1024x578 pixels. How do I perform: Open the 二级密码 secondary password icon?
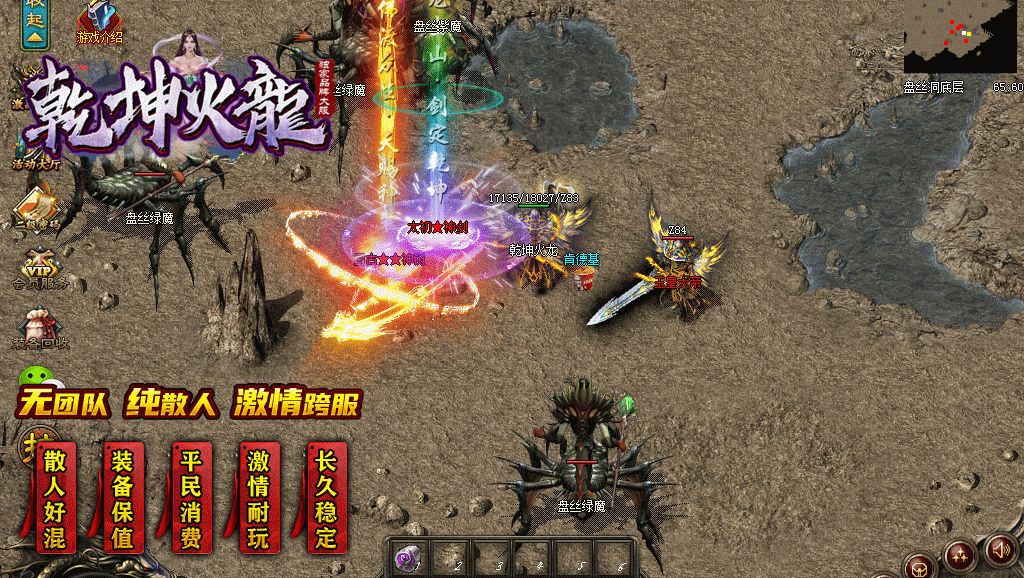38,208
